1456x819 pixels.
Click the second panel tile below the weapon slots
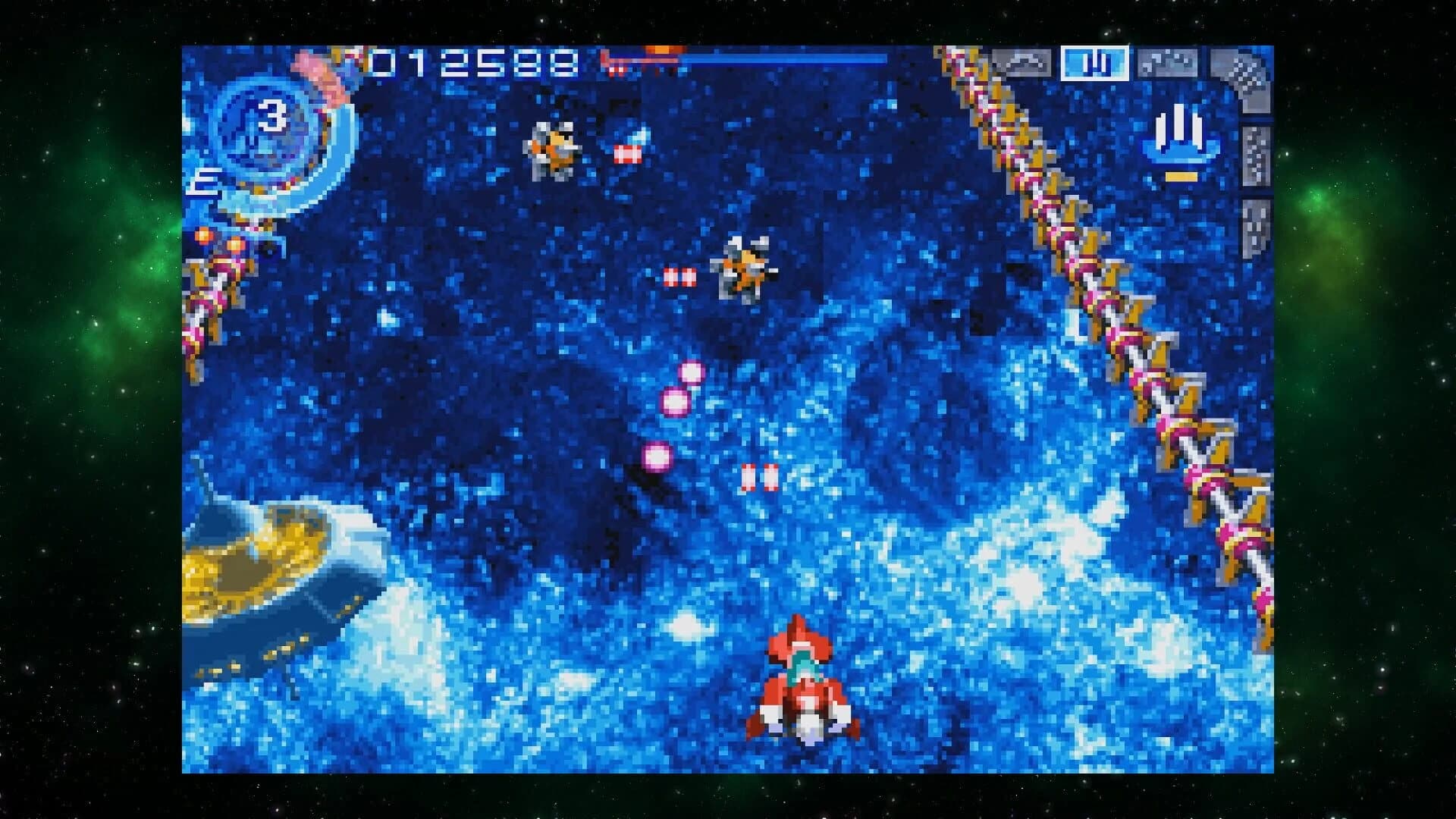1255,155
